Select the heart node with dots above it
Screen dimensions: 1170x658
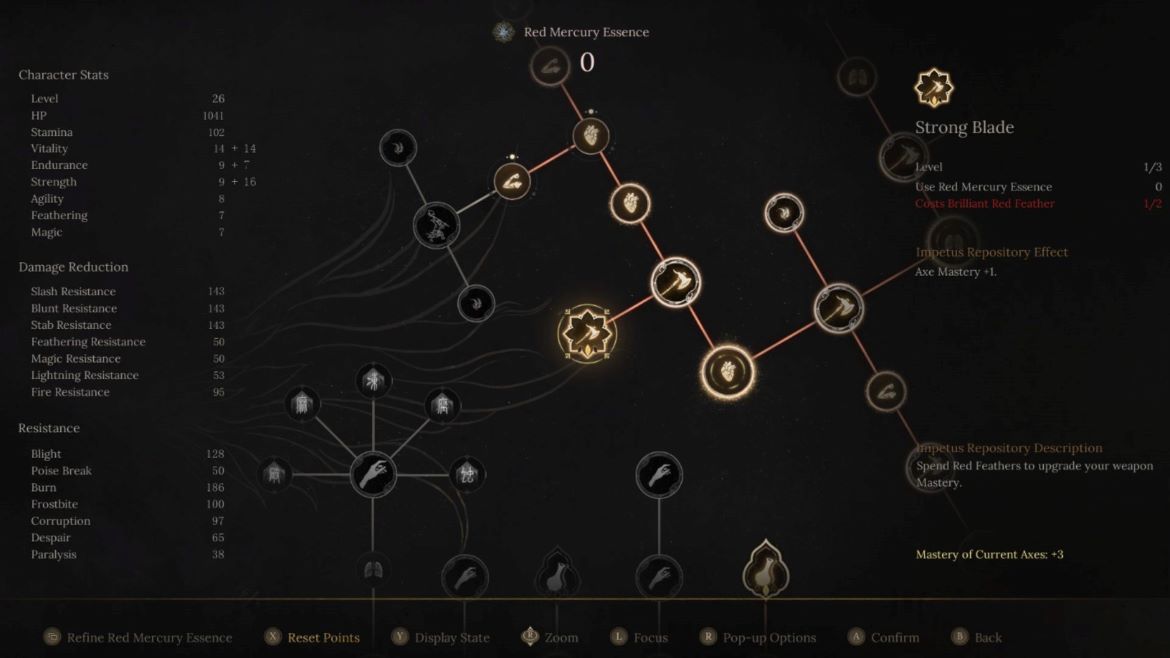pos(591,137)
